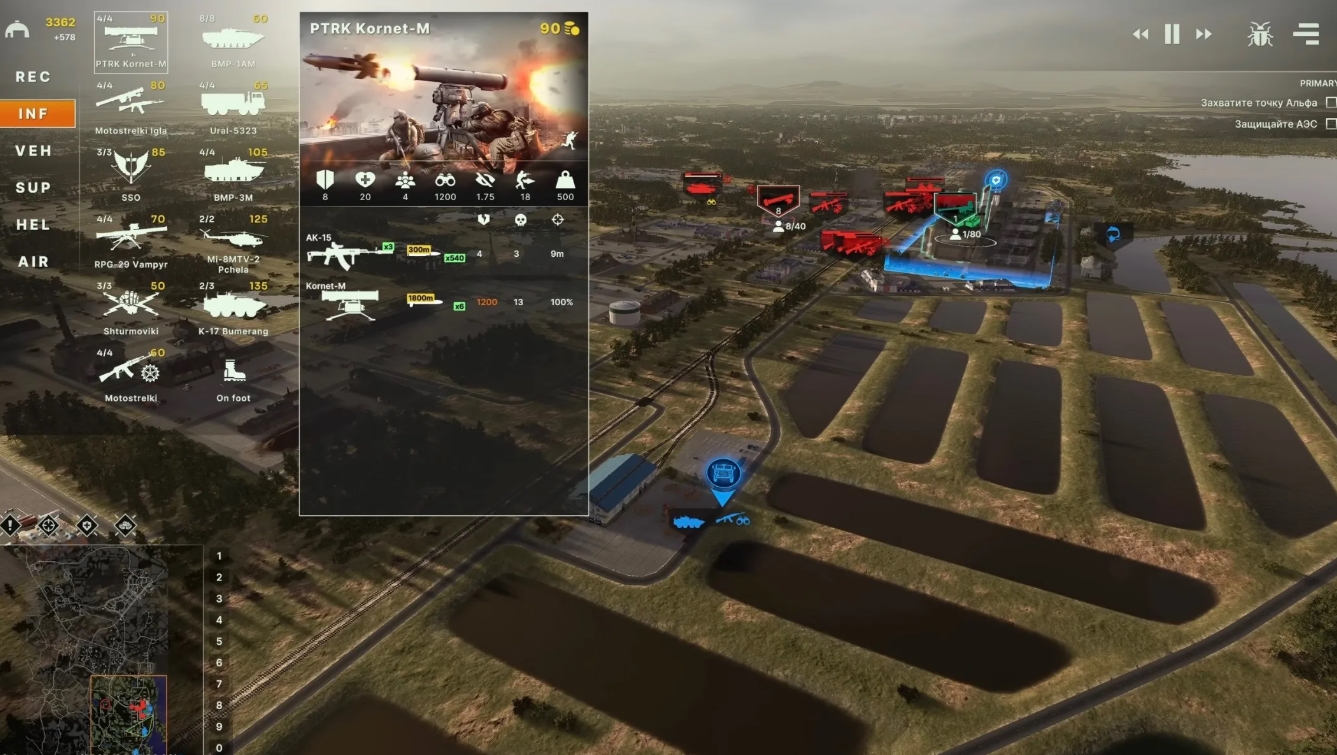1337x755 pixels.
Task: Toggle the smoke ping marker
Action: click(x=124, y=524)
